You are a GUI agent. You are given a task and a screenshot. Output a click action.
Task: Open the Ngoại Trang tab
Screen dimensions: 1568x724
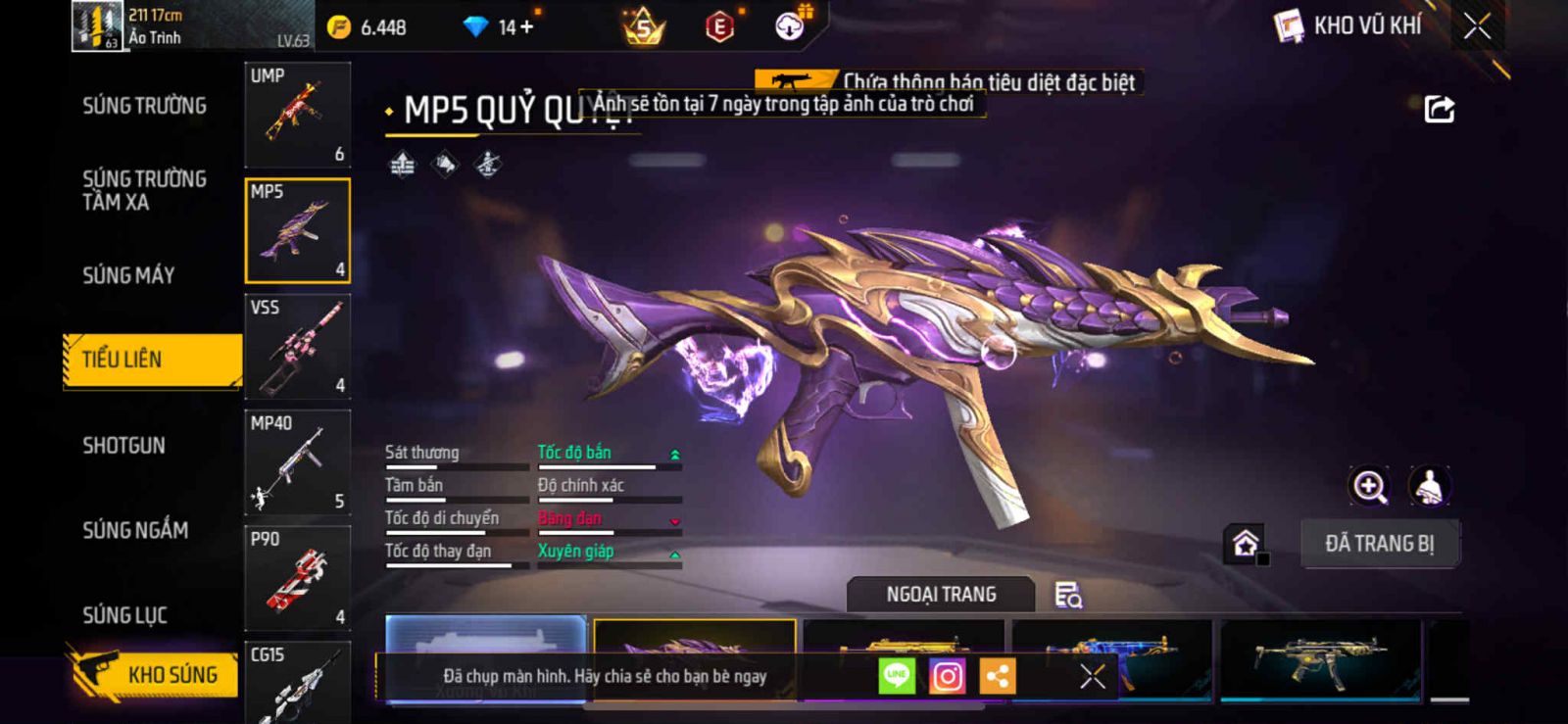click(x=941, y=595)
